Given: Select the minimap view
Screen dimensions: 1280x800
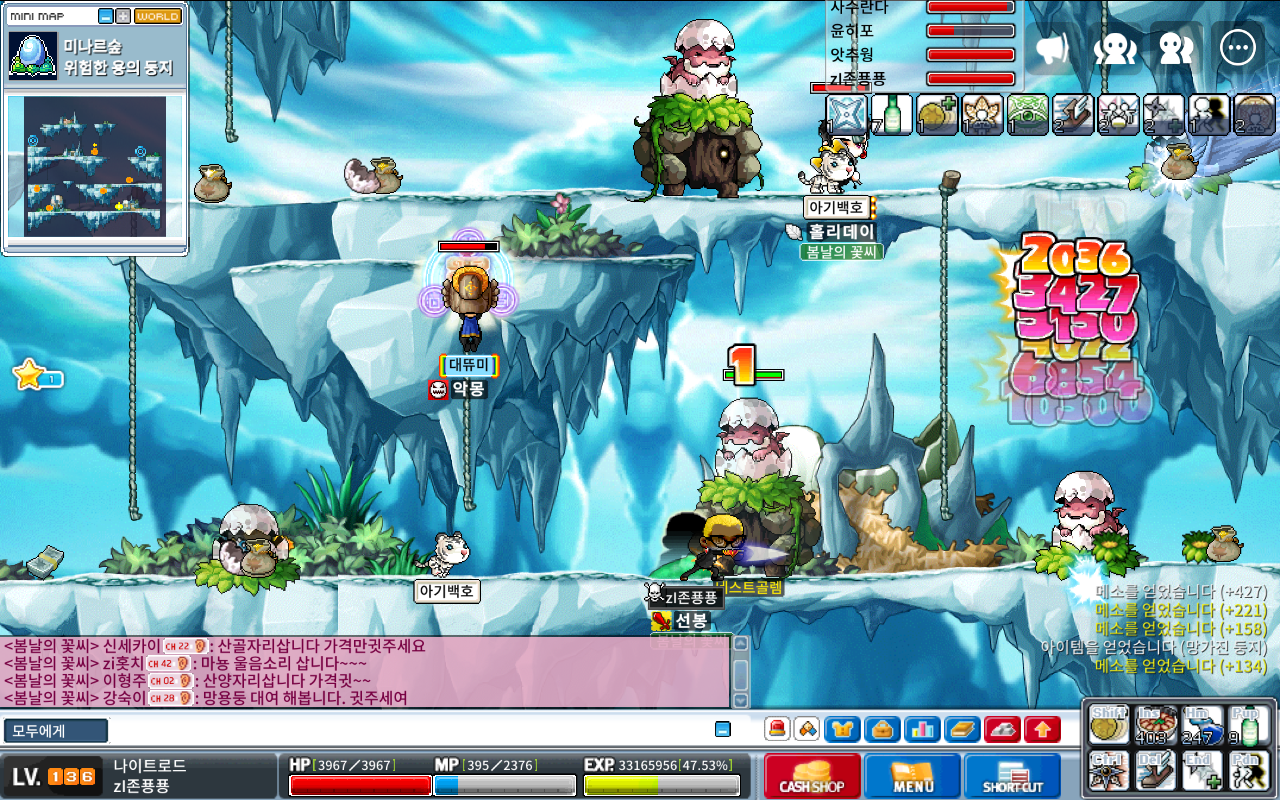Looking at the screenshot, I should 95,166.
